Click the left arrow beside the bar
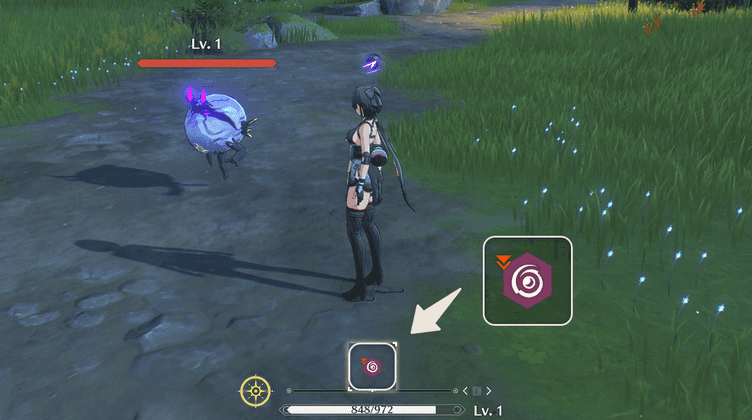The image size is (752, 420). point(464,390)
